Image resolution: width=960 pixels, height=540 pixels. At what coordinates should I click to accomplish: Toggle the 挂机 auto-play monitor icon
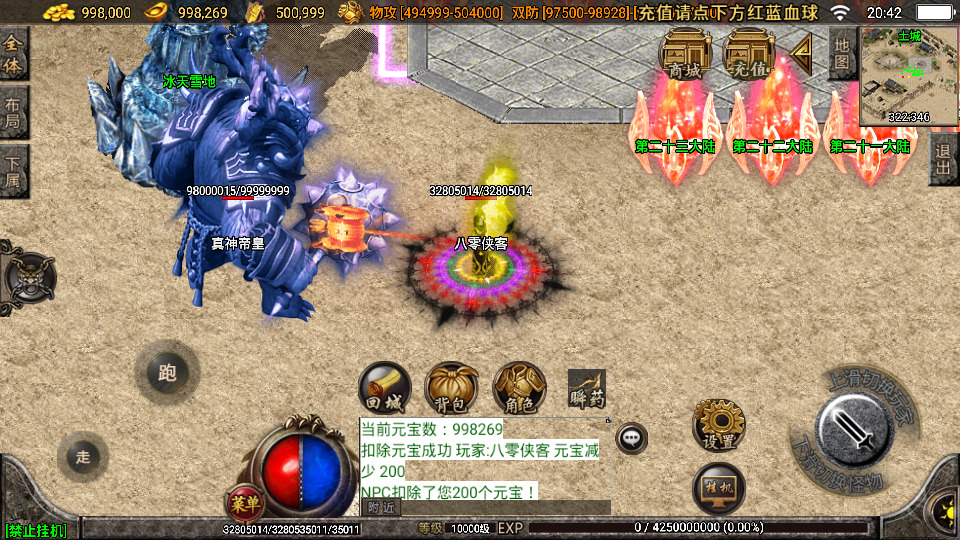click(x=719, y=487)
